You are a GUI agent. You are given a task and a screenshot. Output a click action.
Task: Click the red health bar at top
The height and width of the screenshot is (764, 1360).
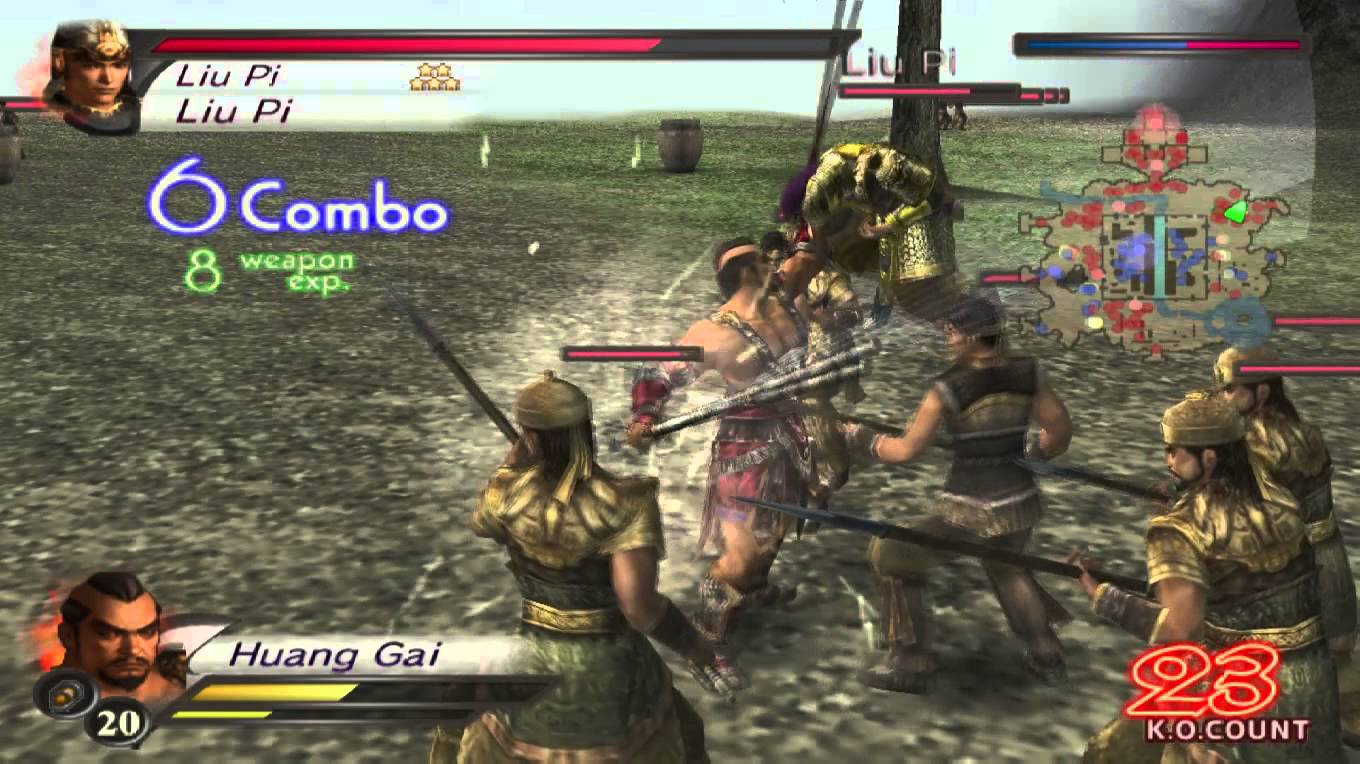pos(400,44)
